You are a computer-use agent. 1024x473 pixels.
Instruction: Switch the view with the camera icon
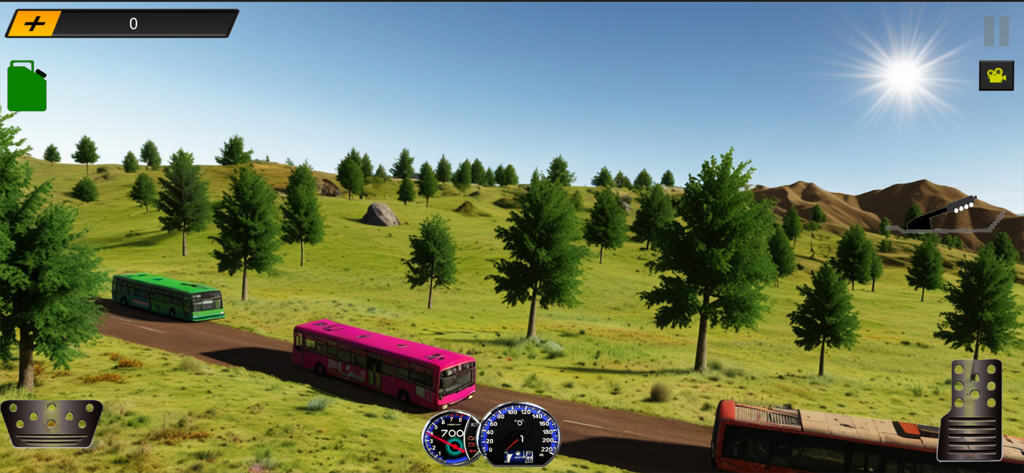tap(996, 75)
